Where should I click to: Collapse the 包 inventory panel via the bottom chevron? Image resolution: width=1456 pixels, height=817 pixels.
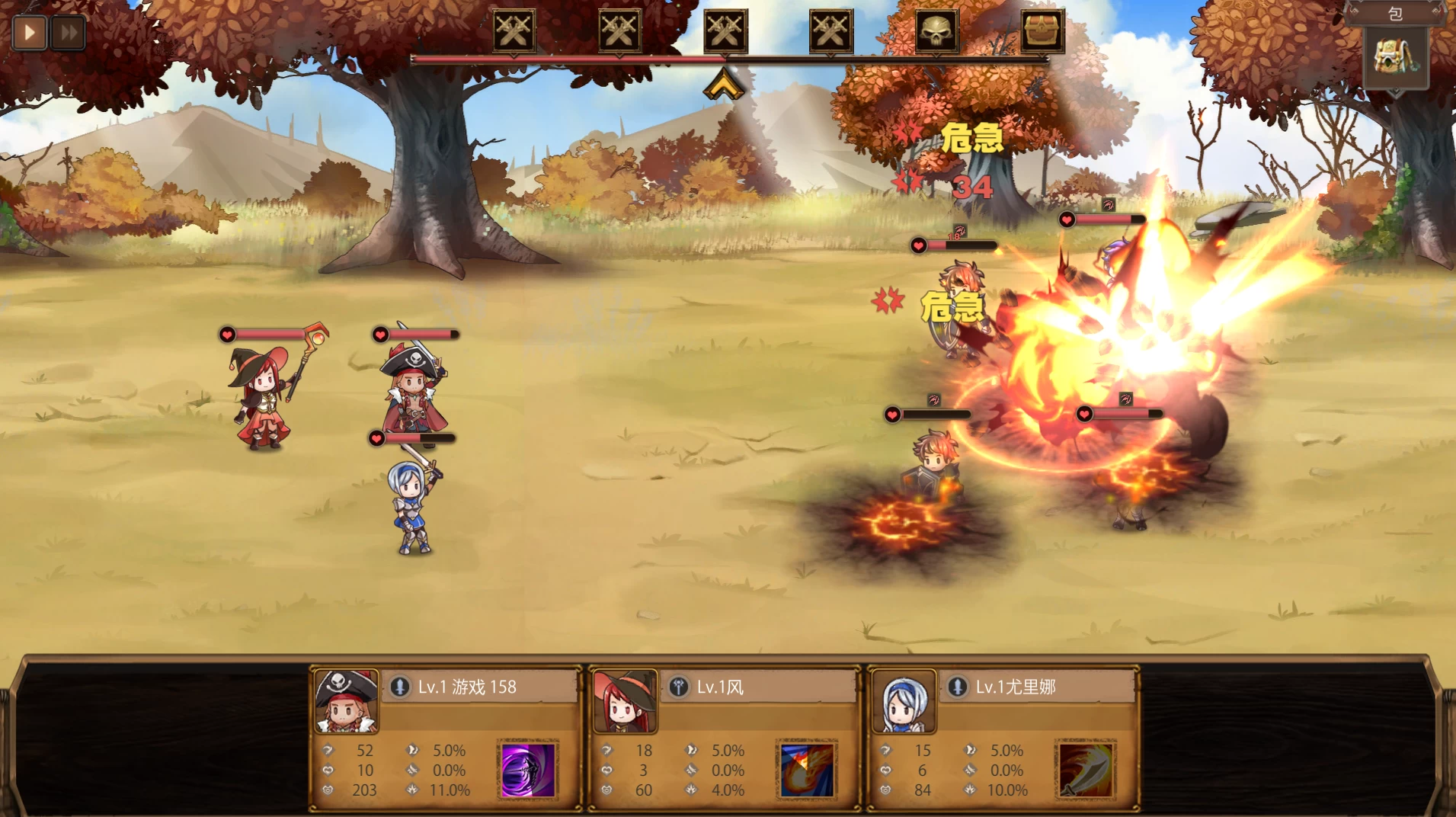[x=1396, y=92]
